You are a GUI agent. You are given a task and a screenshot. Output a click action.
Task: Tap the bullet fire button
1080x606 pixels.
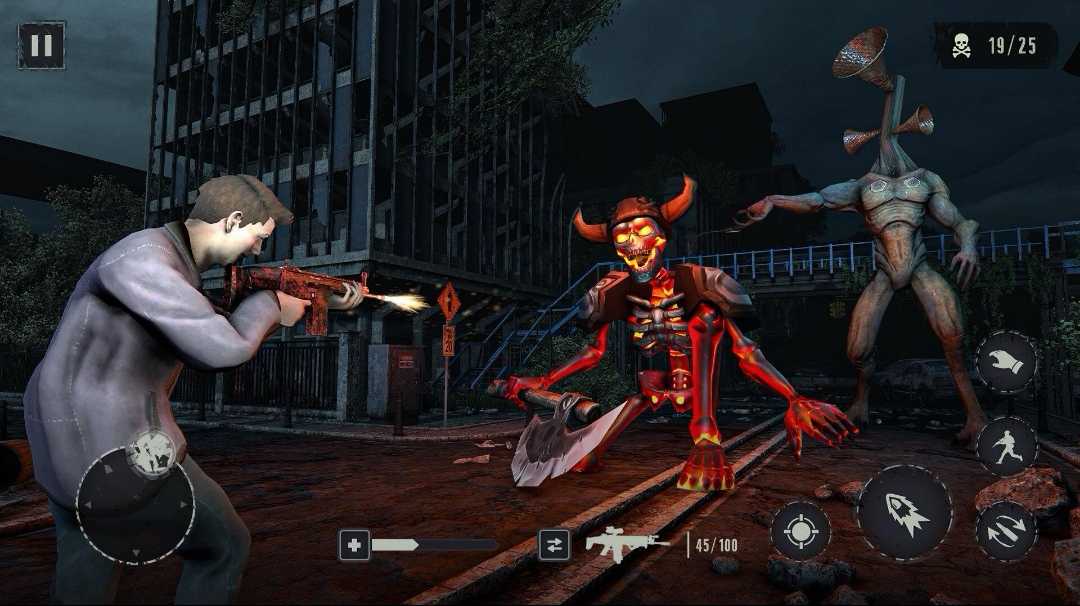coord(905,513)
